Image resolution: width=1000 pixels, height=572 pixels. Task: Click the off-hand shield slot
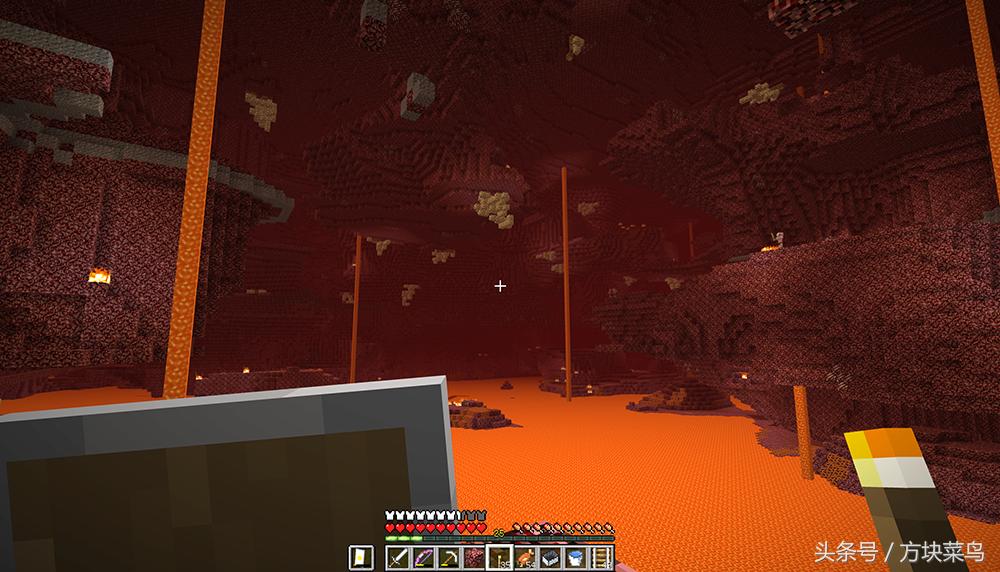[x=361, y=558]
